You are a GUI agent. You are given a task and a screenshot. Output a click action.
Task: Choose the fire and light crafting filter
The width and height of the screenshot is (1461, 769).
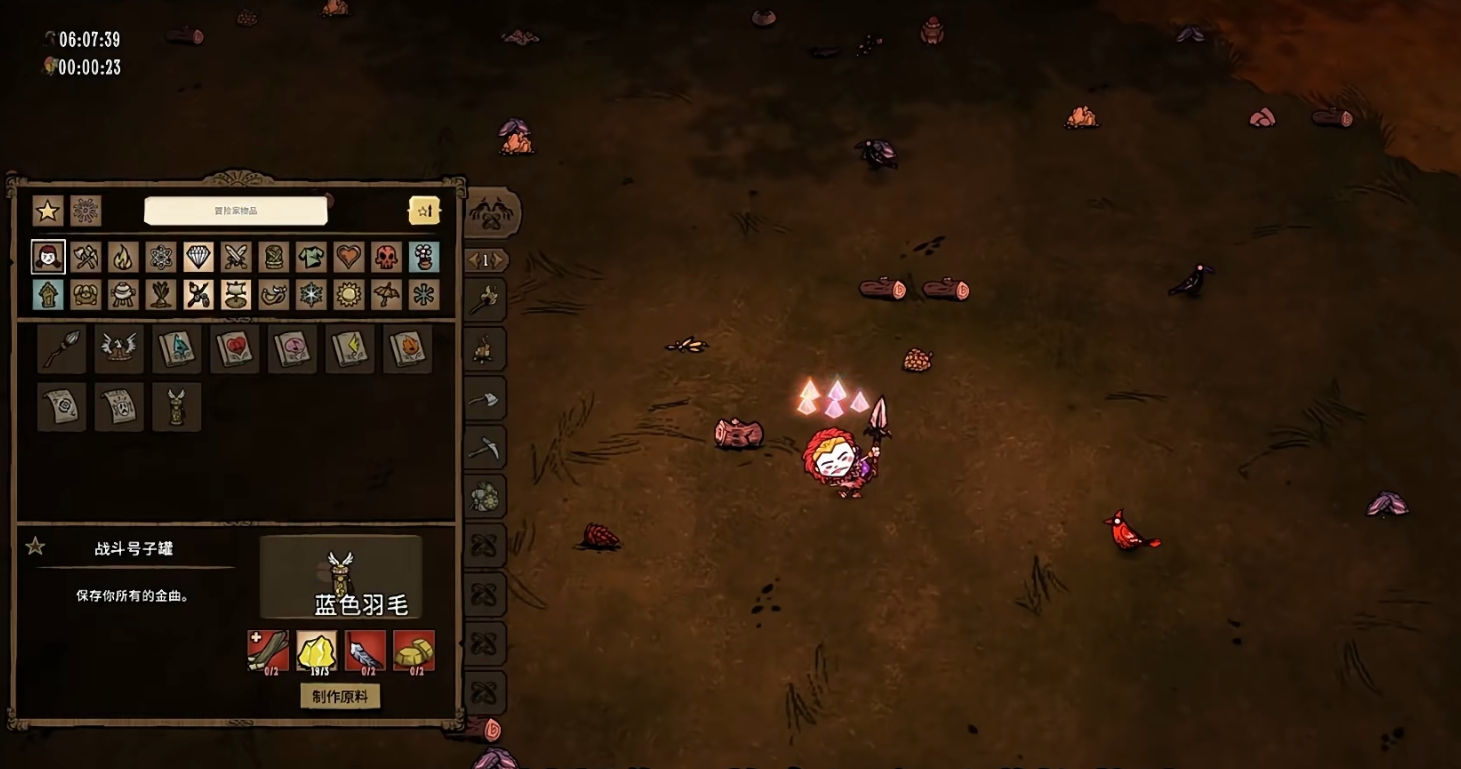[123, 257]
